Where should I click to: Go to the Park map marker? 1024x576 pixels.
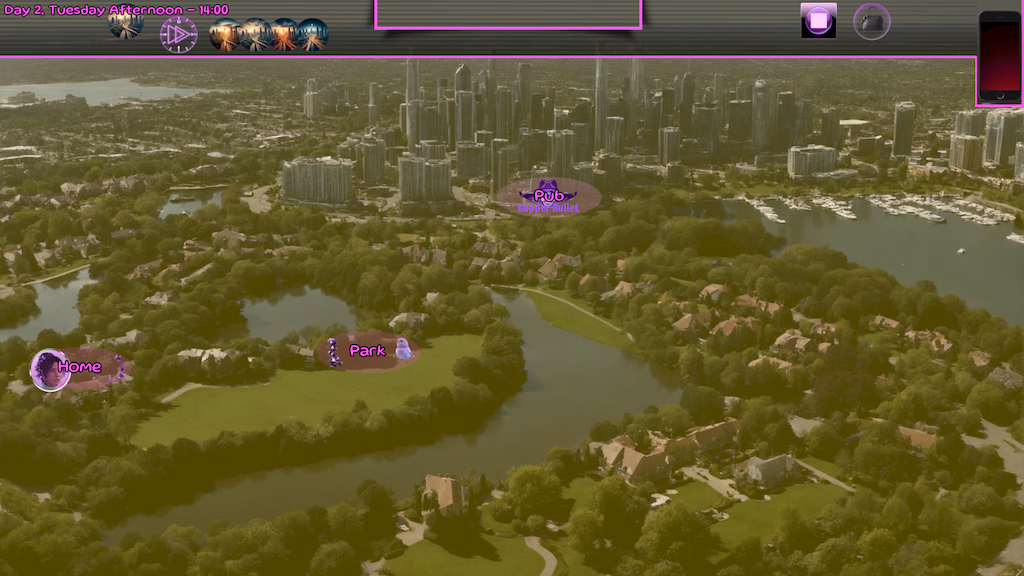366,351
